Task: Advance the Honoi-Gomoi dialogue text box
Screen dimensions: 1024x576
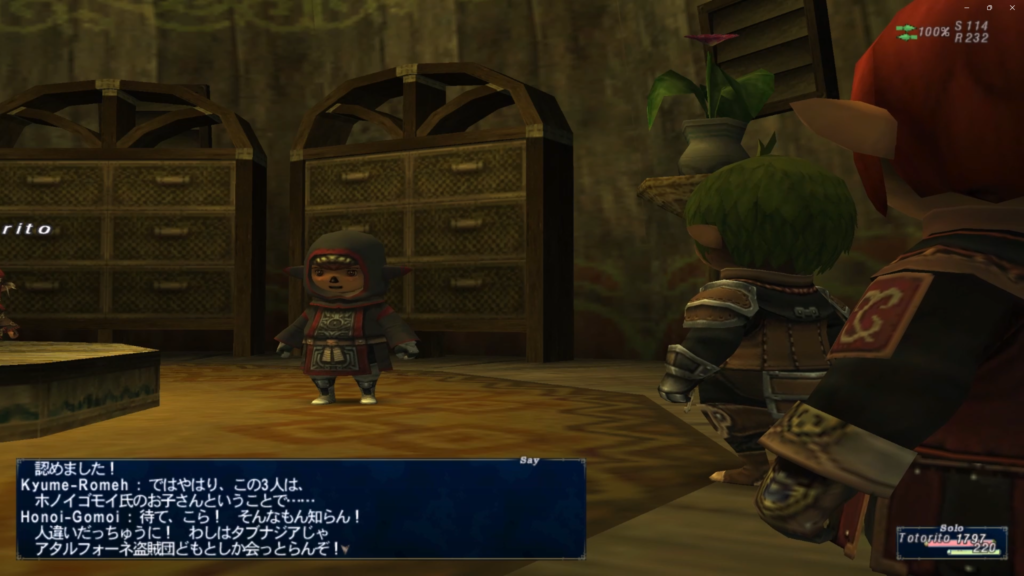Action: [x=345, y=548]
